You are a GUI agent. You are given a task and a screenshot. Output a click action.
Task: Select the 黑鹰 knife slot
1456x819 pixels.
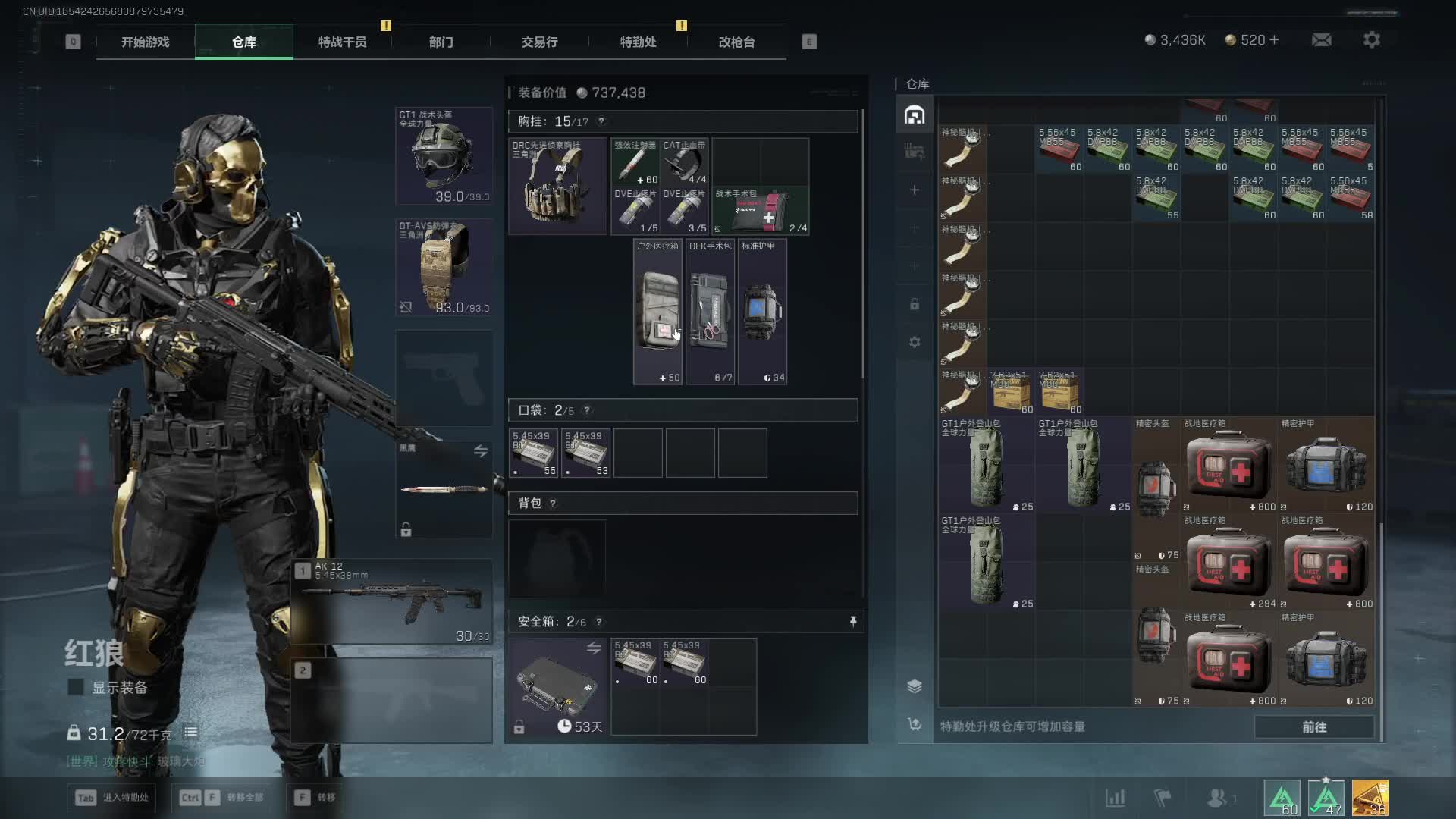(444, 489)
